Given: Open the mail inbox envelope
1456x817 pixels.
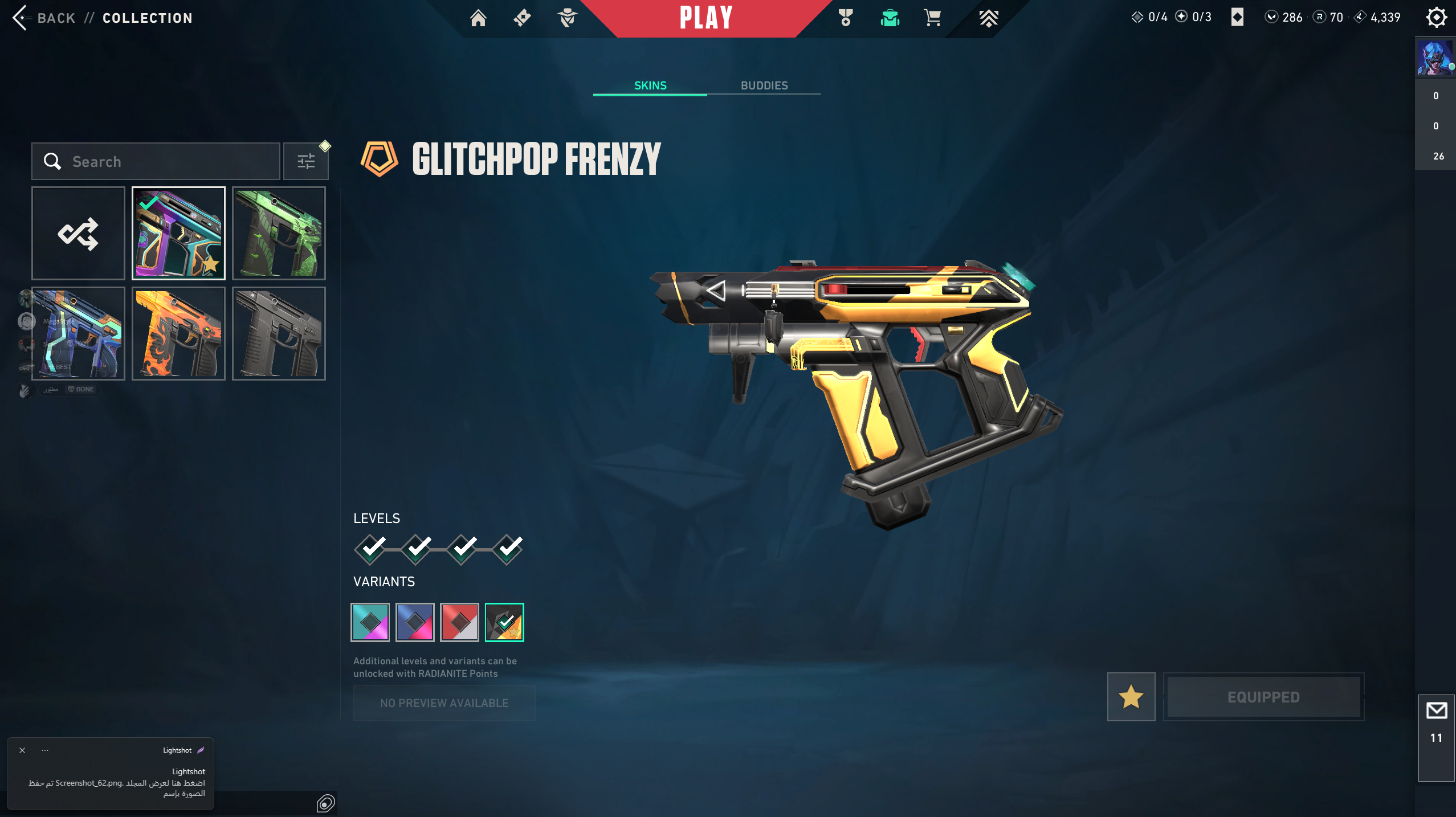Looking at the screenshot, I should tap(1436, 710).
